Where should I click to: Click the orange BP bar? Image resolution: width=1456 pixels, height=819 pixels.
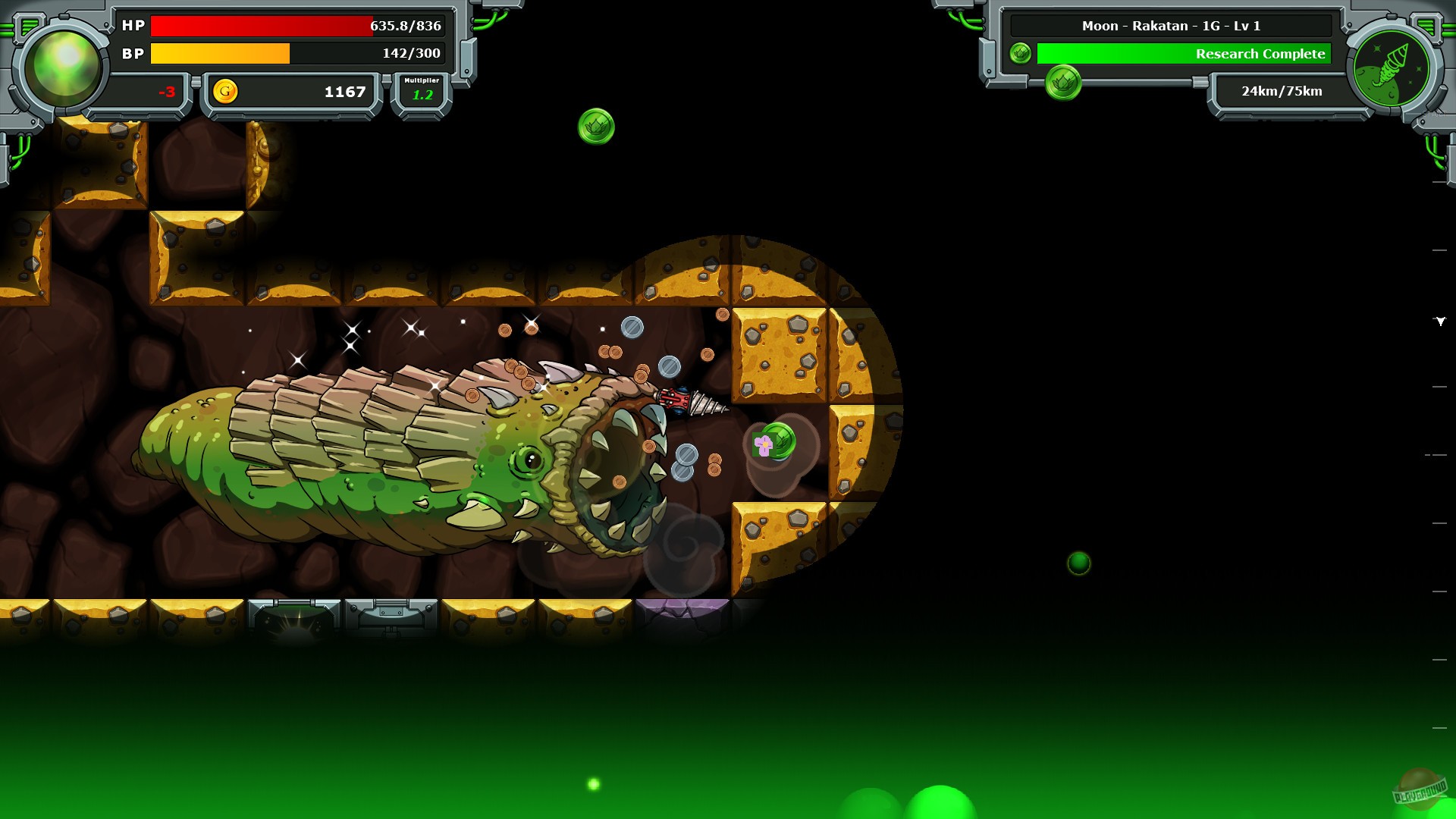(220, 54)
